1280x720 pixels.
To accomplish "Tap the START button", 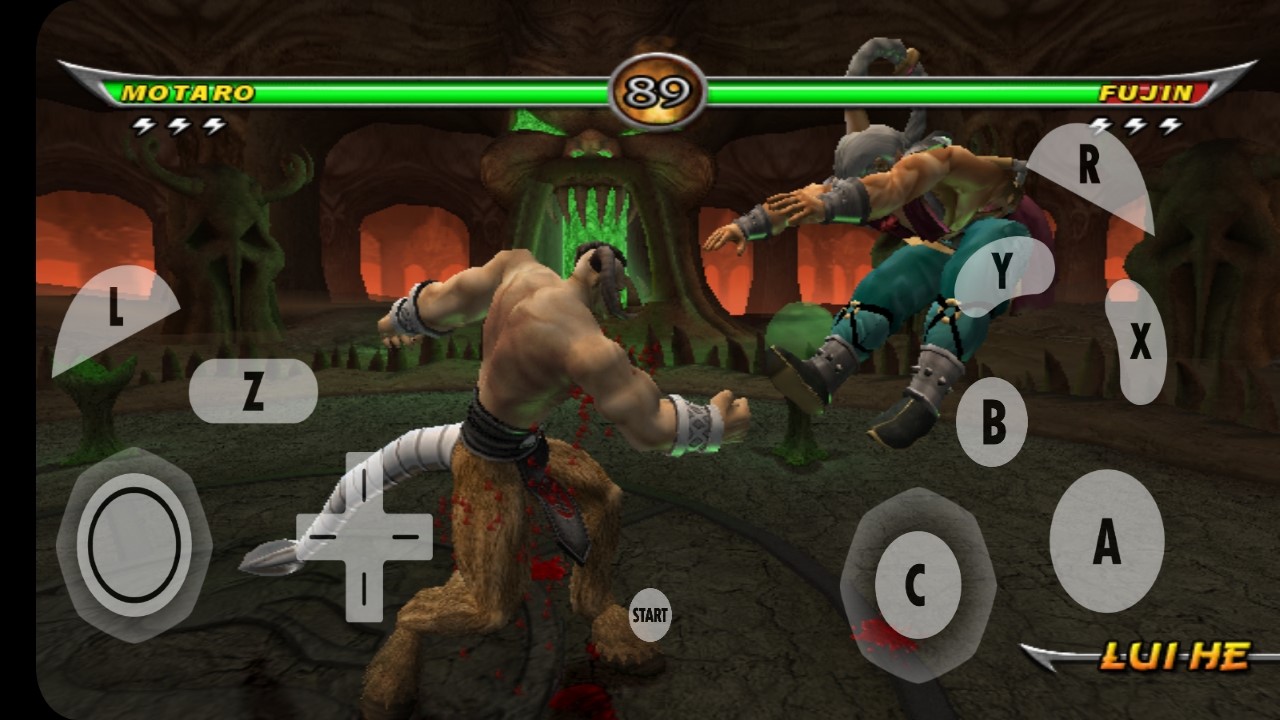I will (x=649, y=615).
